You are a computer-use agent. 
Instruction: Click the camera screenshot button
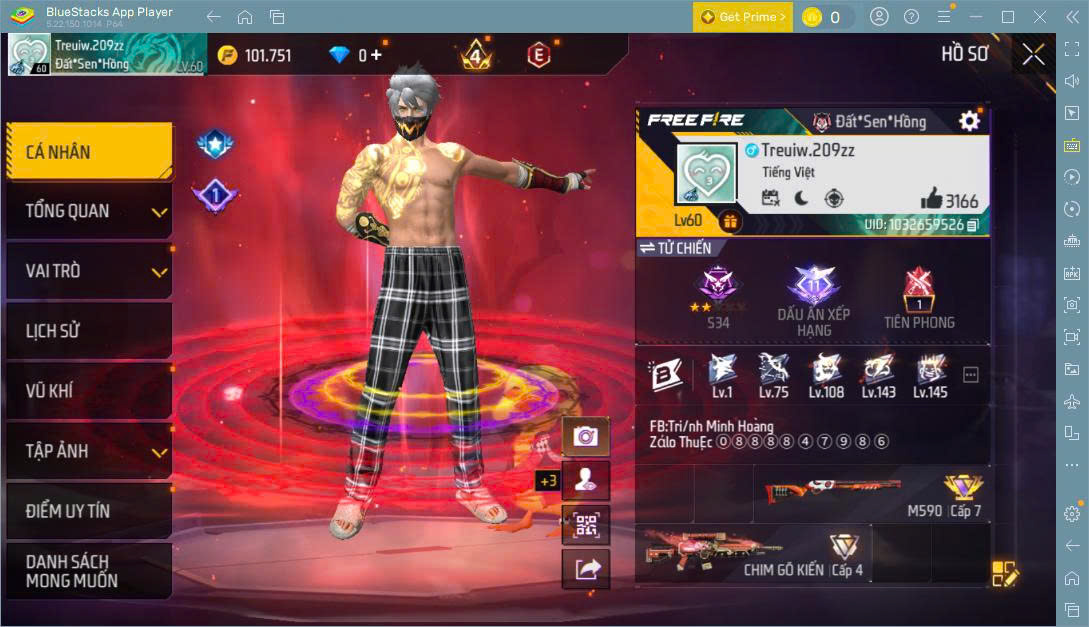click(586, 436)
